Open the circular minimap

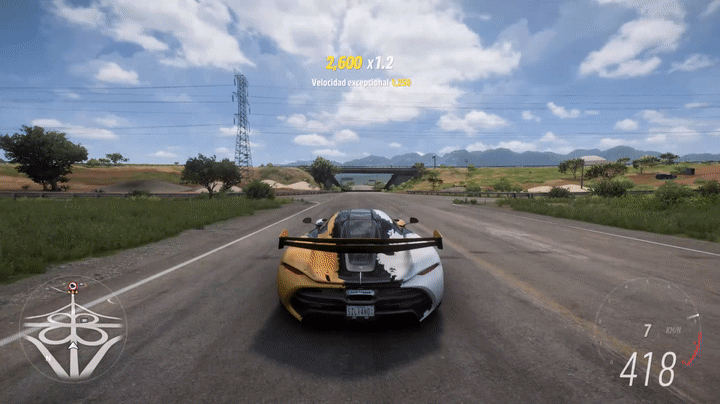tap(73, 329)
